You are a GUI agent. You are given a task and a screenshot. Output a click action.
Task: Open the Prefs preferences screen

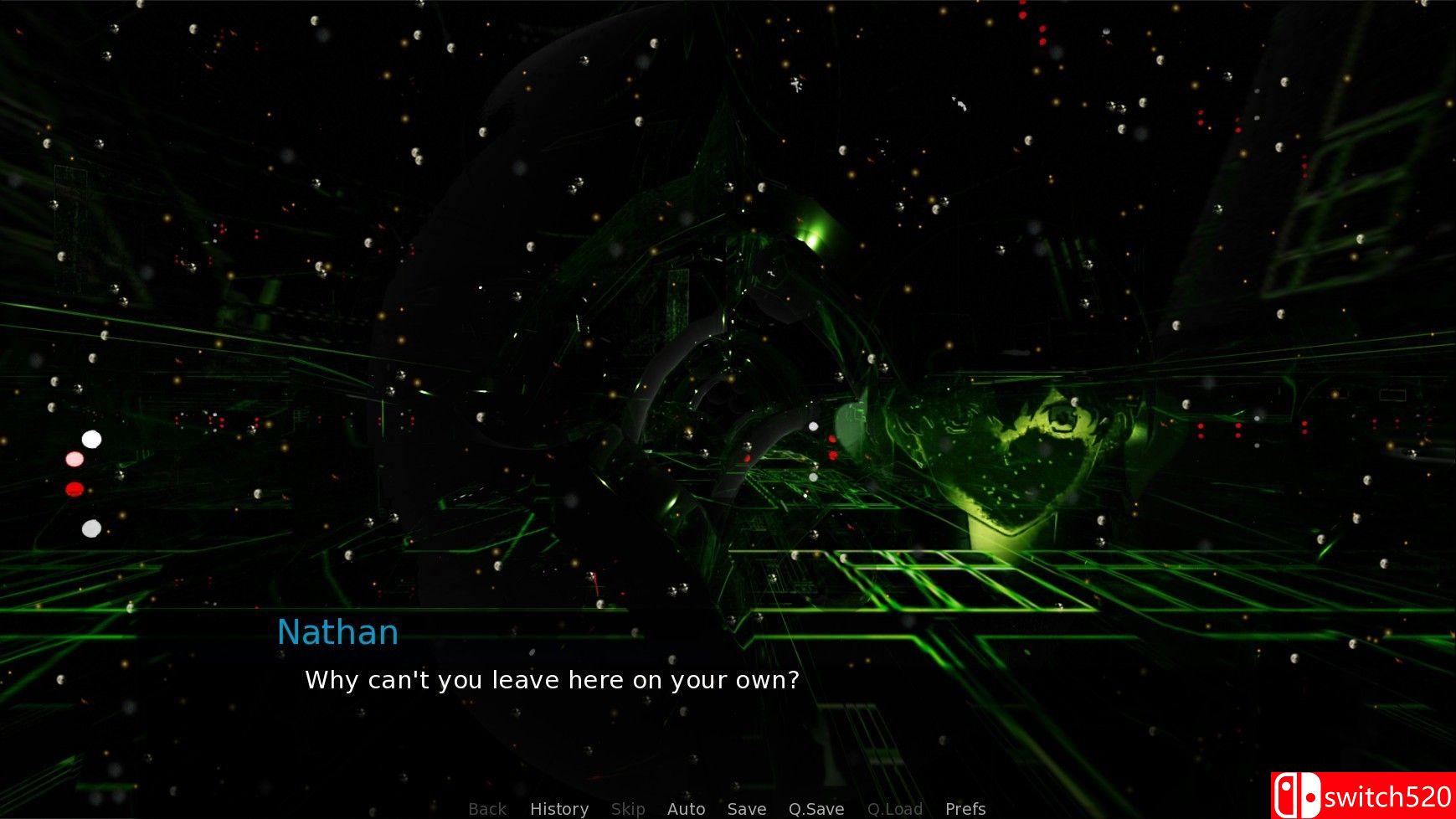coord(965,808)
